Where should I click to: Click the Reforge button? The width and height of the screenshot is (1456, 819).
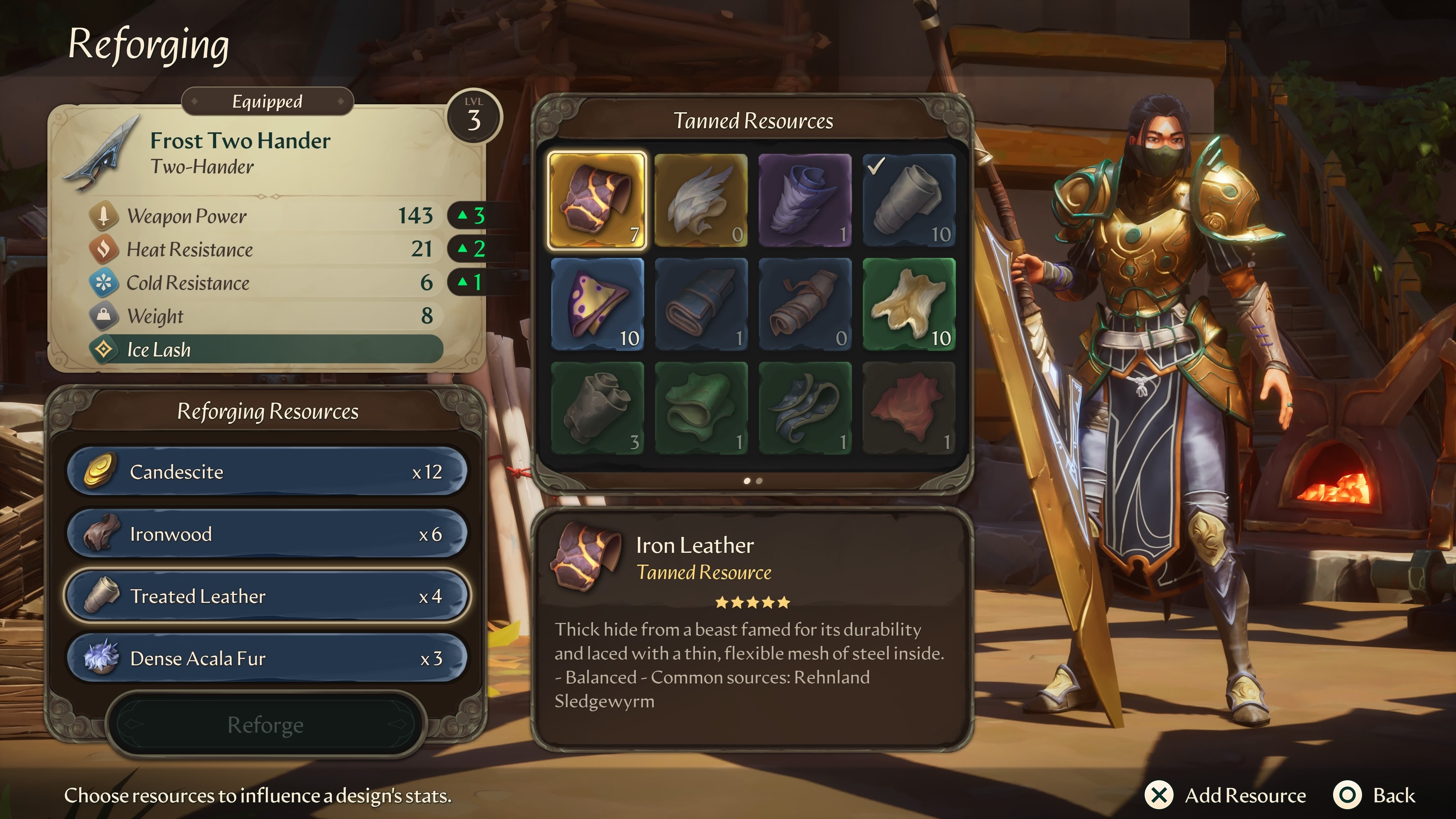(265, 724)
